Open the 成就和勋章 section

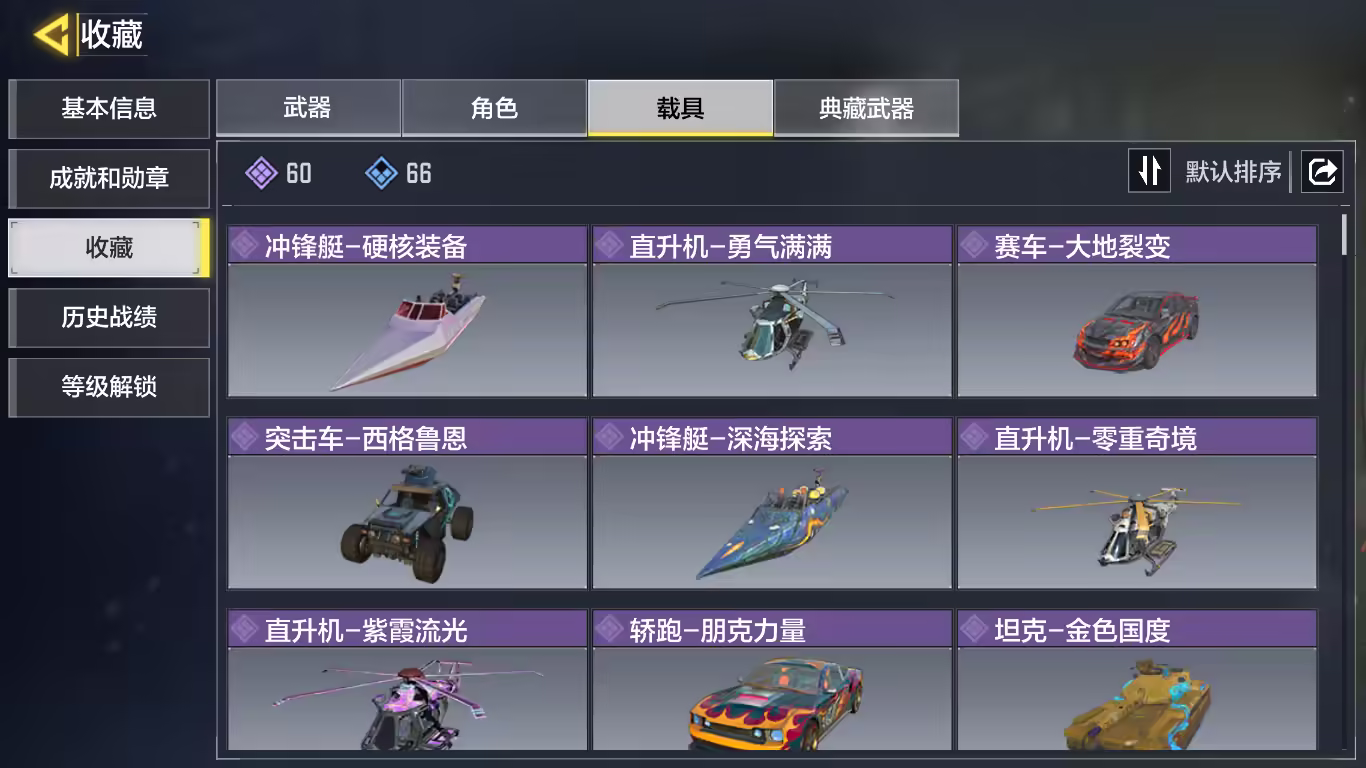point(109,178)
